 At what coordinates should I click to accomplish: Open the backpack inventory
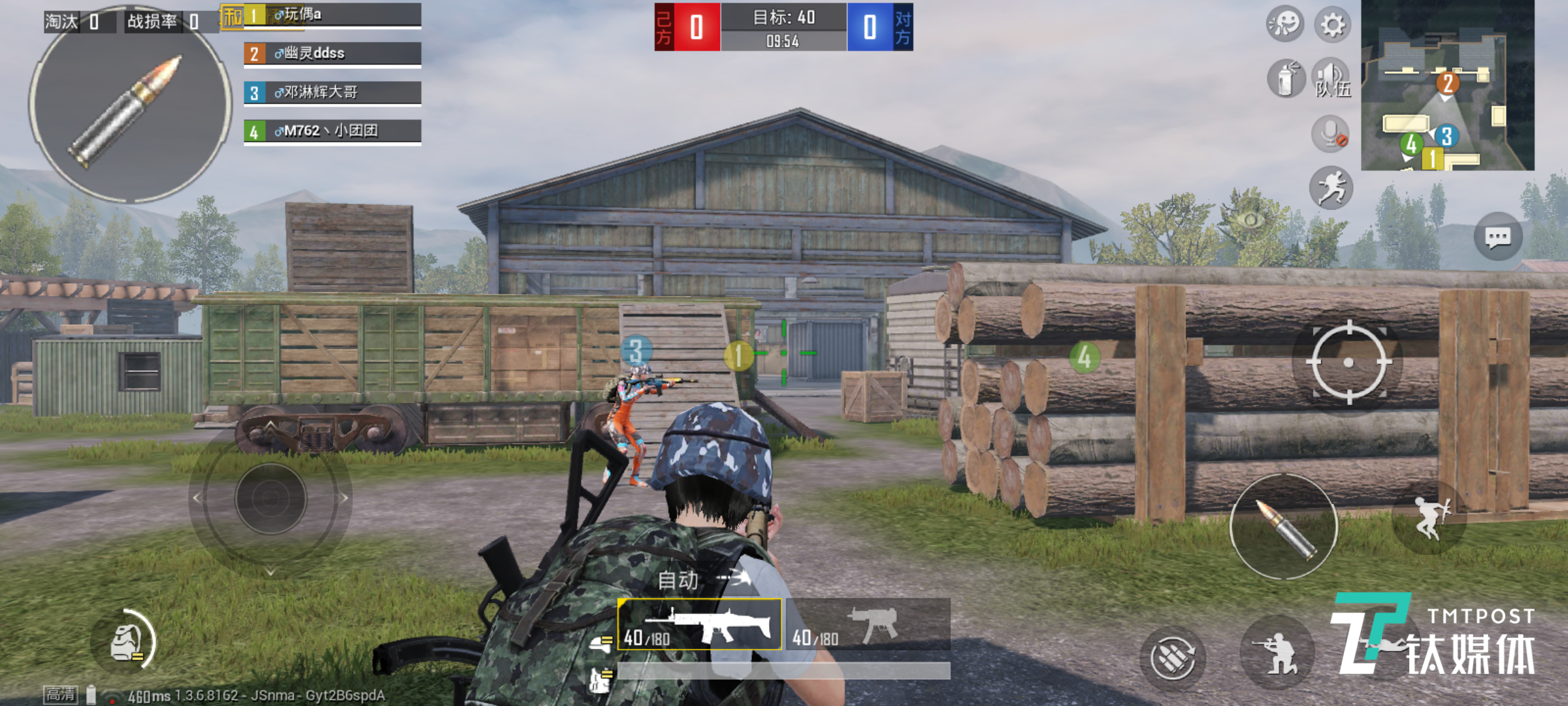click(127, 642)
